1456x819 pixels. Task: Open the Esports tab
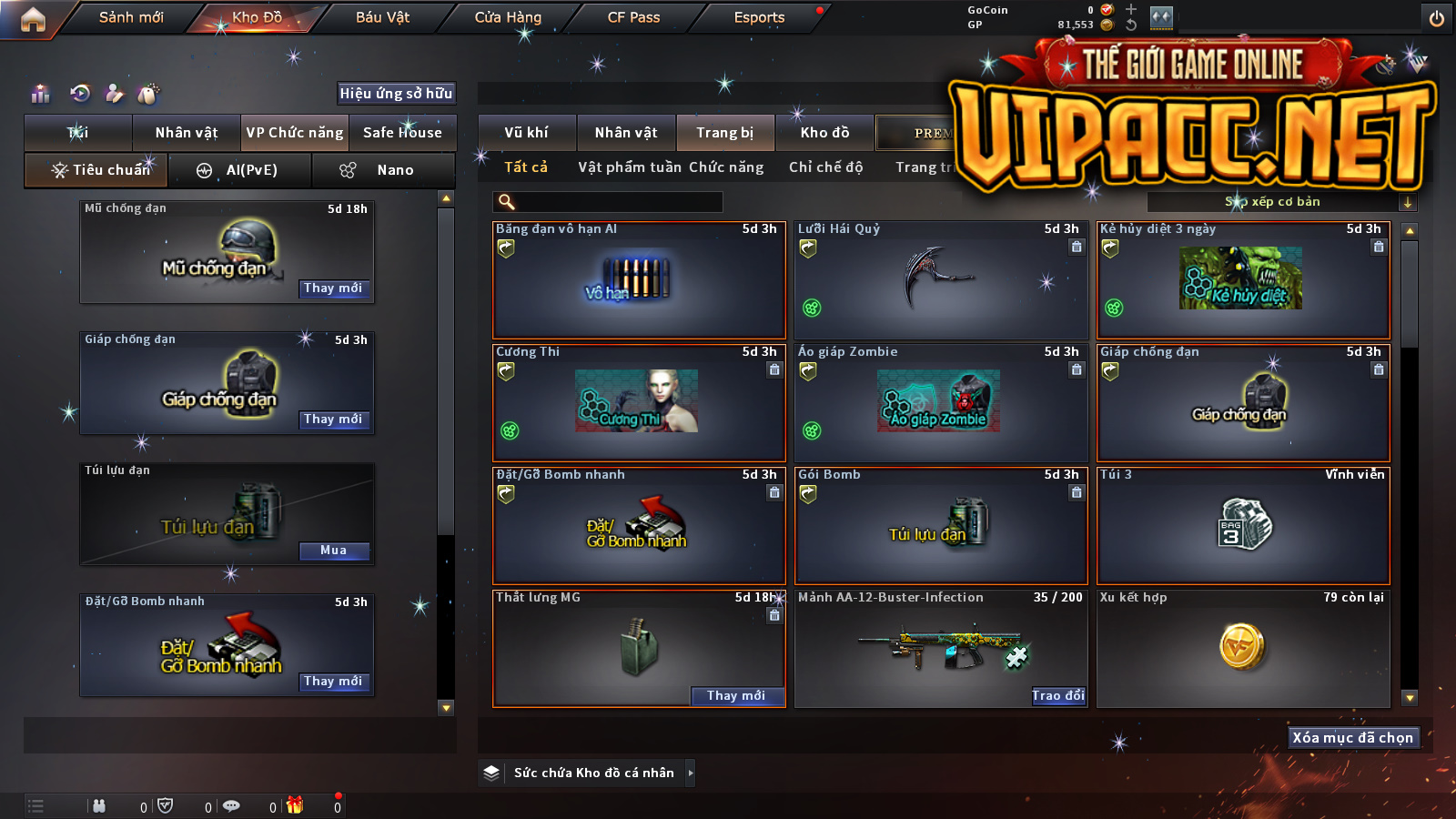point(759,17)
